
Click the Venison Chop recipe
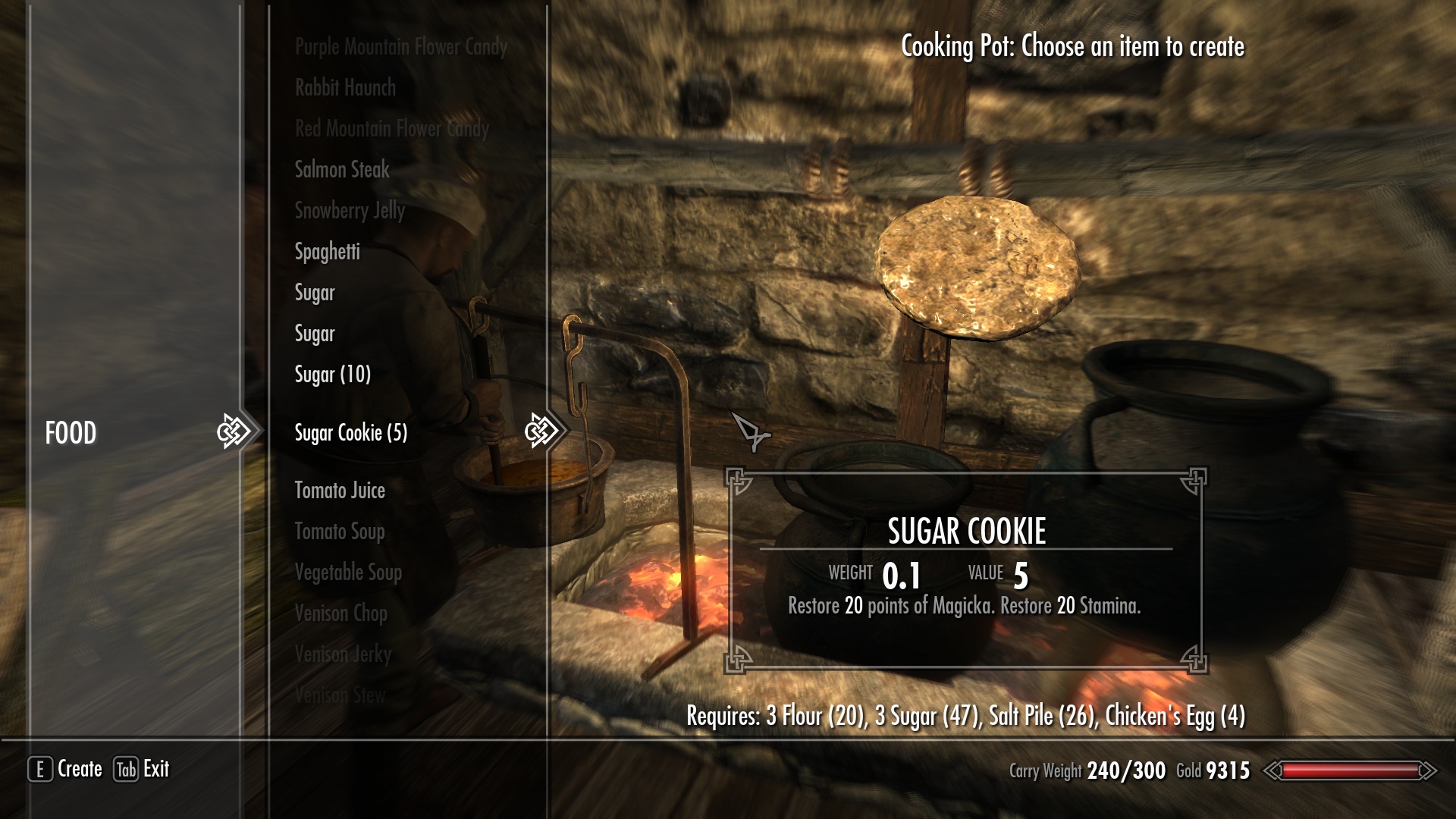340,613
